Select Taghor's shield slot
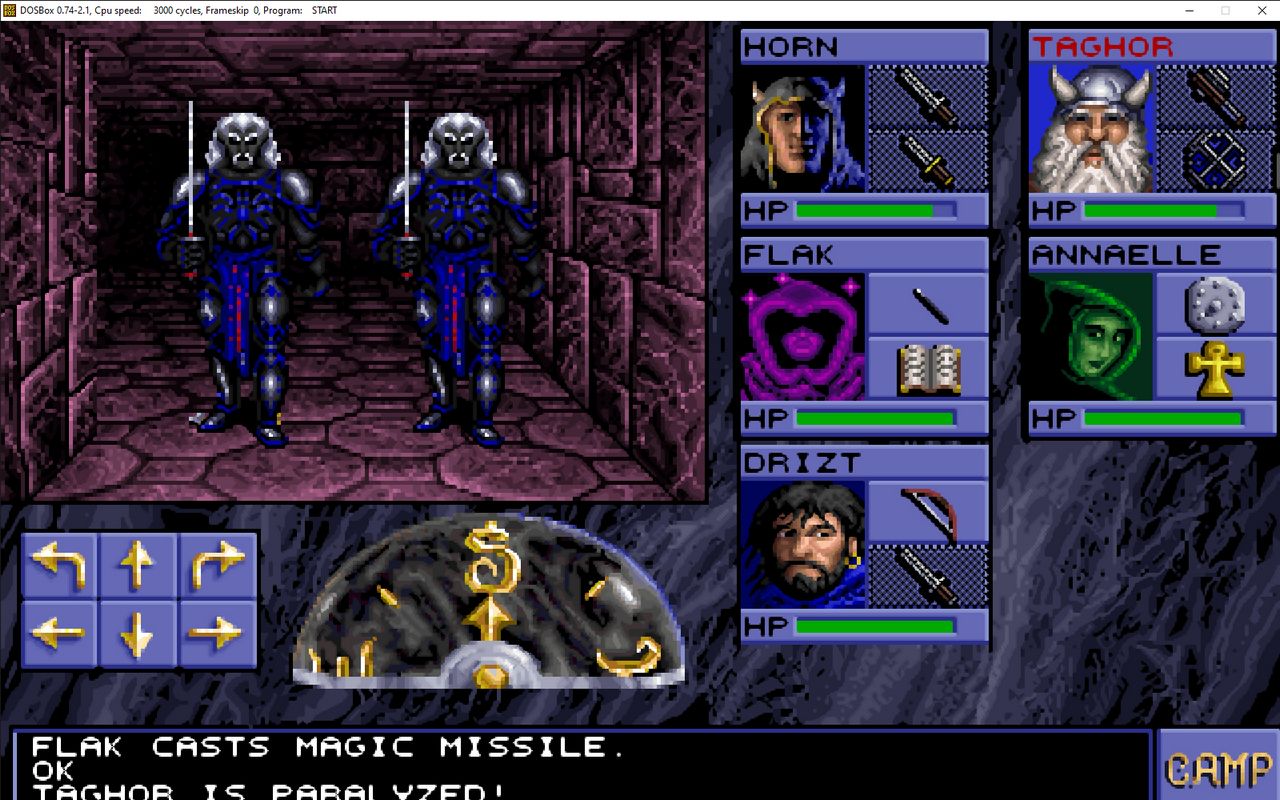Screen dimensions: 1280x800 point(1216,160)
